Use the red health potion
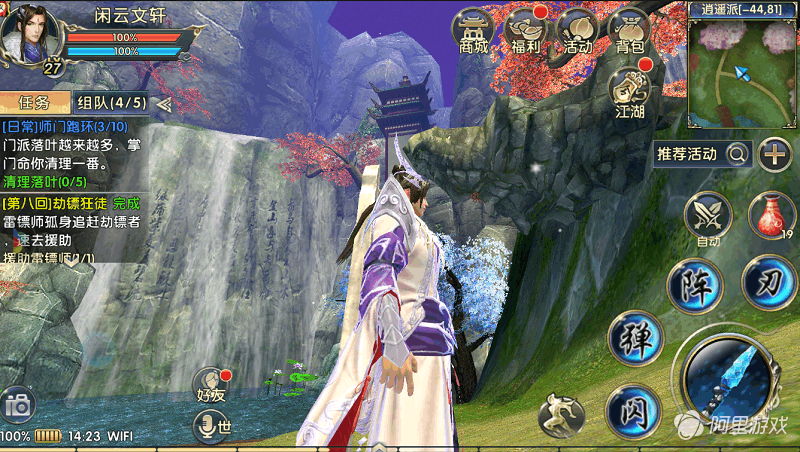 tap(769, 216)
